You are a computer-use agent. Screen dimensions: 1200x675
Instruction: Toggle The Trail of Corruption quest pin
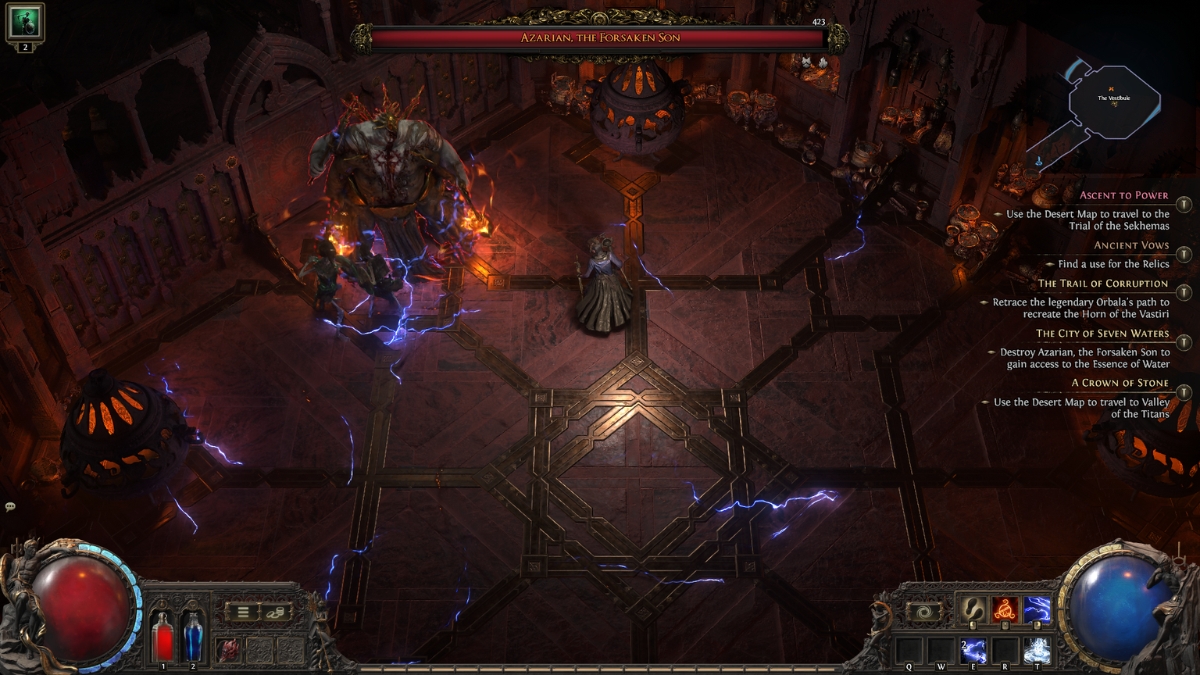point(1184,293)
